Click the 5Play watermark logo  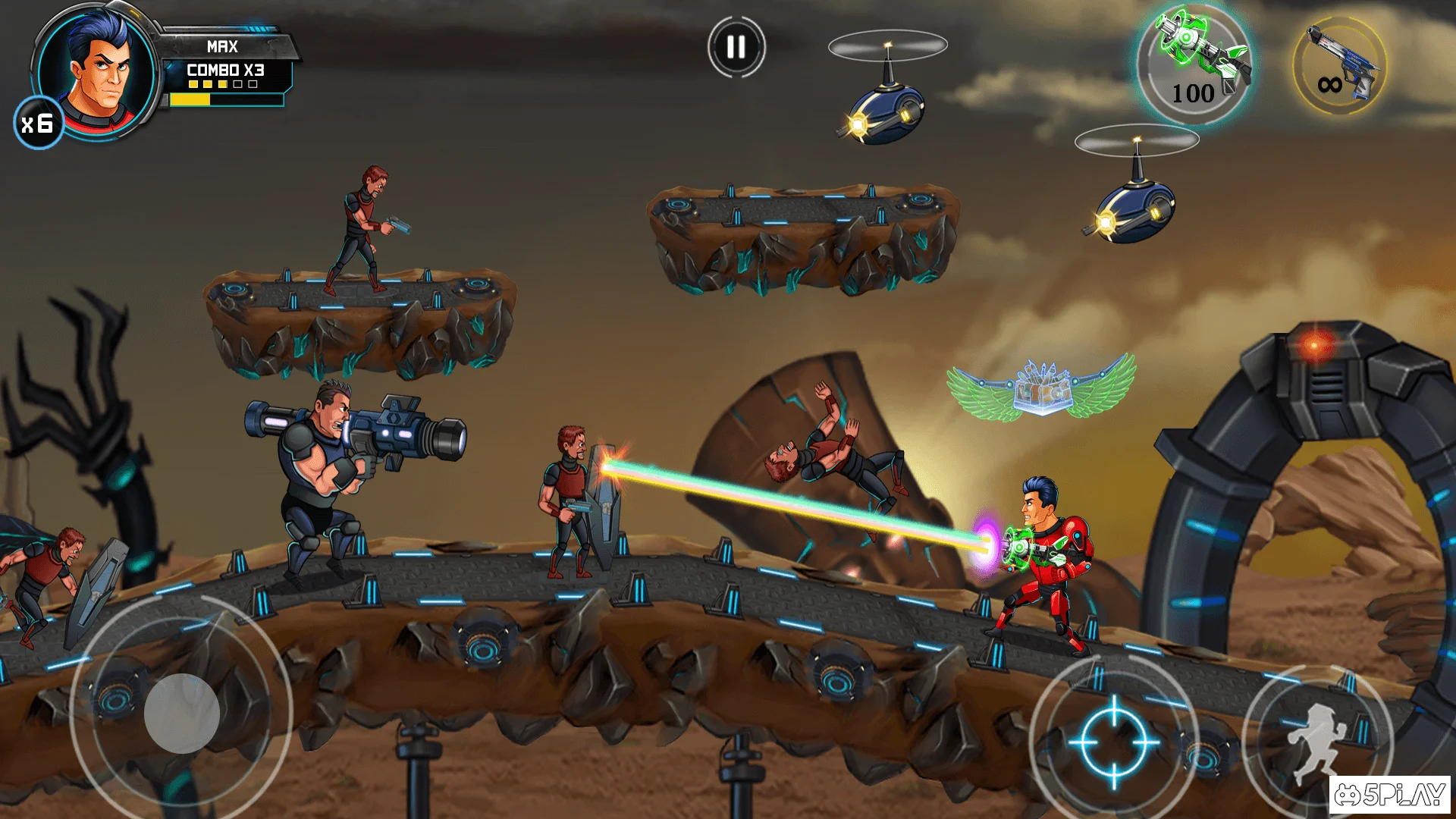coord(1389,794)
